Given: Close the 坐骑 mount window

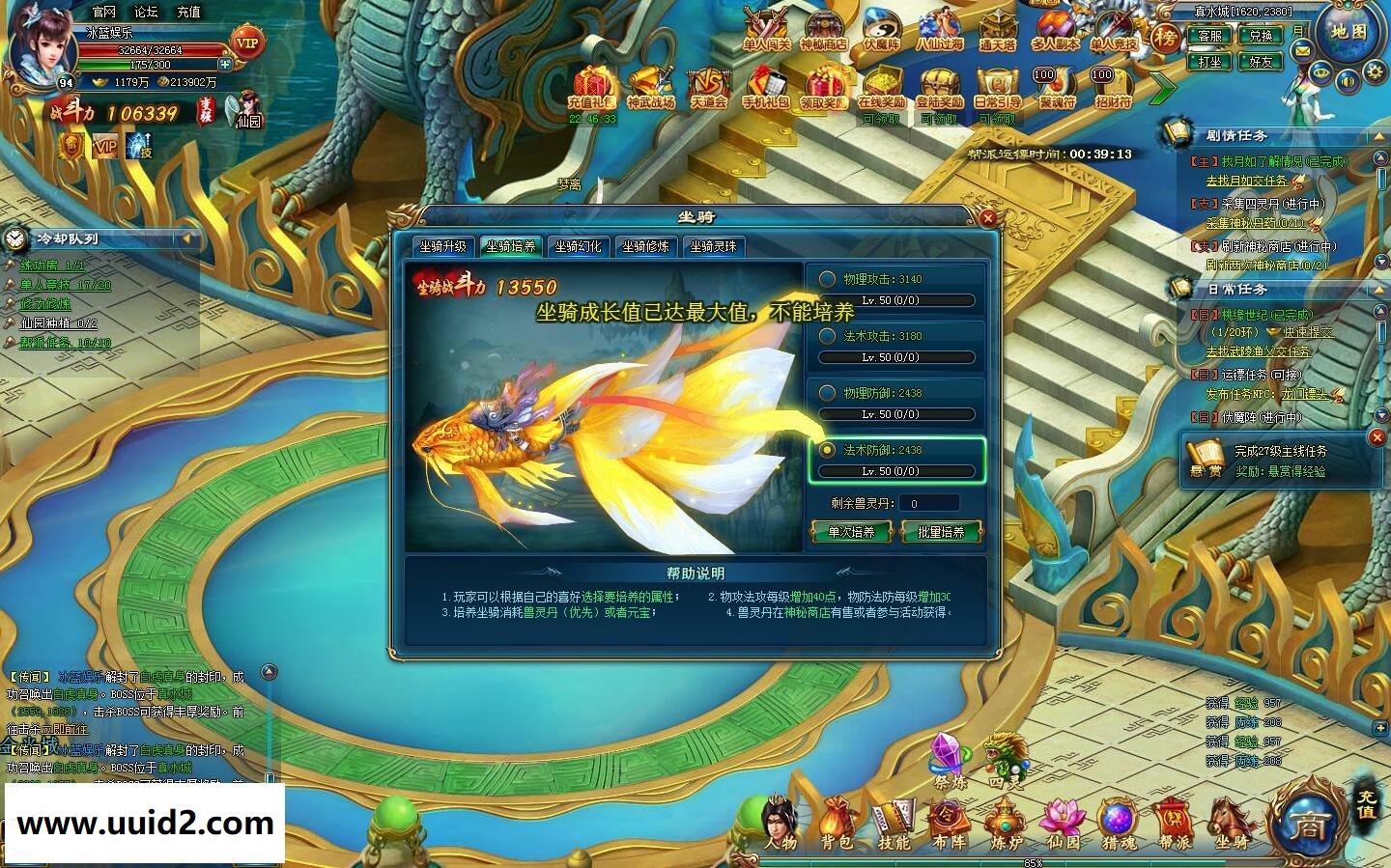Looking at the screenshot, I should point(987,218).
